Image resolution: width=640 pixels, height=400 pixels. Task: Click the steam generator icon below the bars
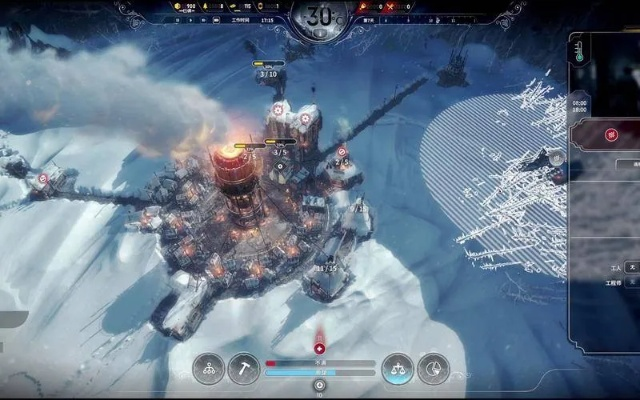click(321, 384)
